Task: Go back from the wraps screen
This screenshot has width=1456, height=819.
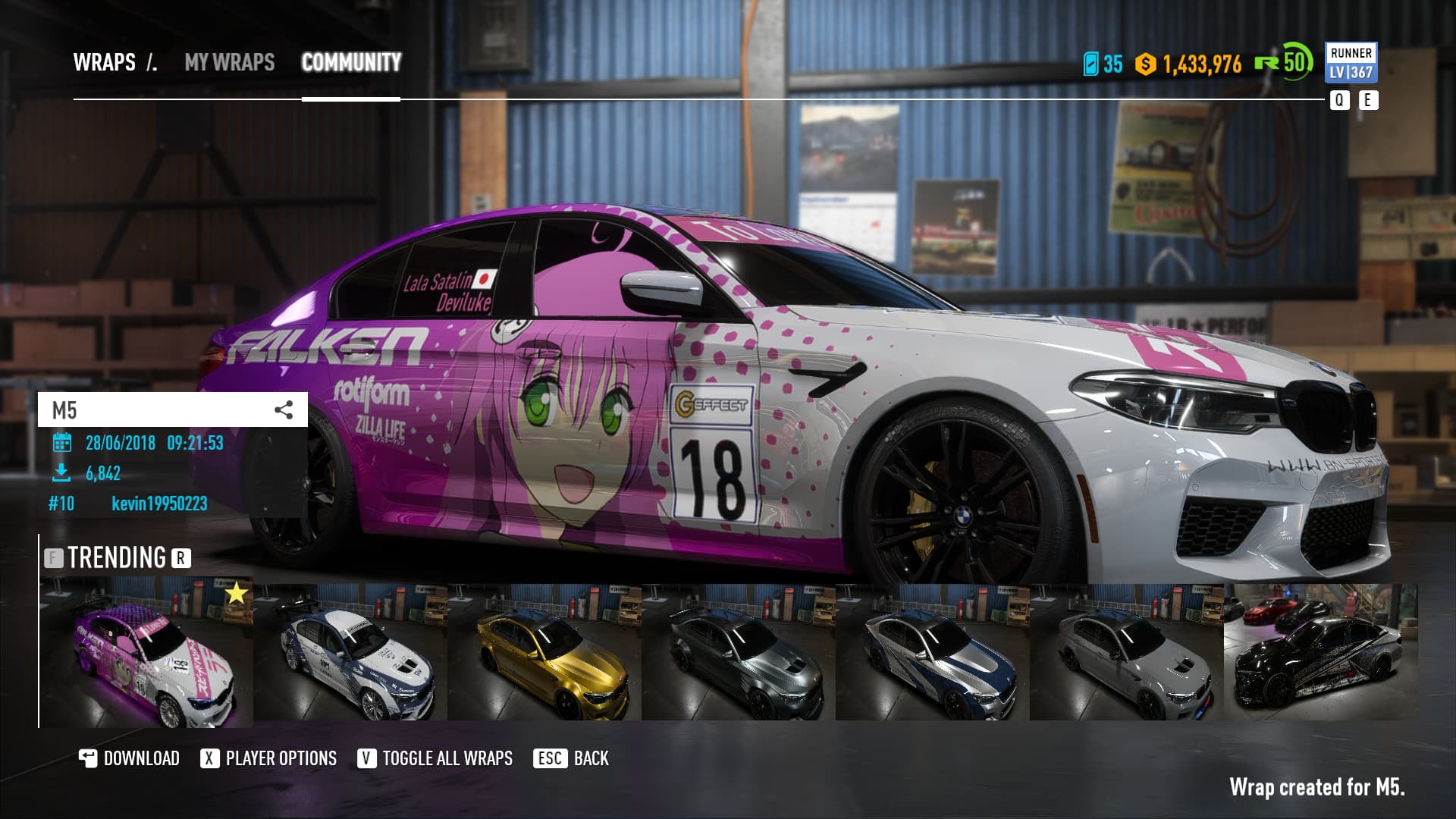Action: coord(573,758)
